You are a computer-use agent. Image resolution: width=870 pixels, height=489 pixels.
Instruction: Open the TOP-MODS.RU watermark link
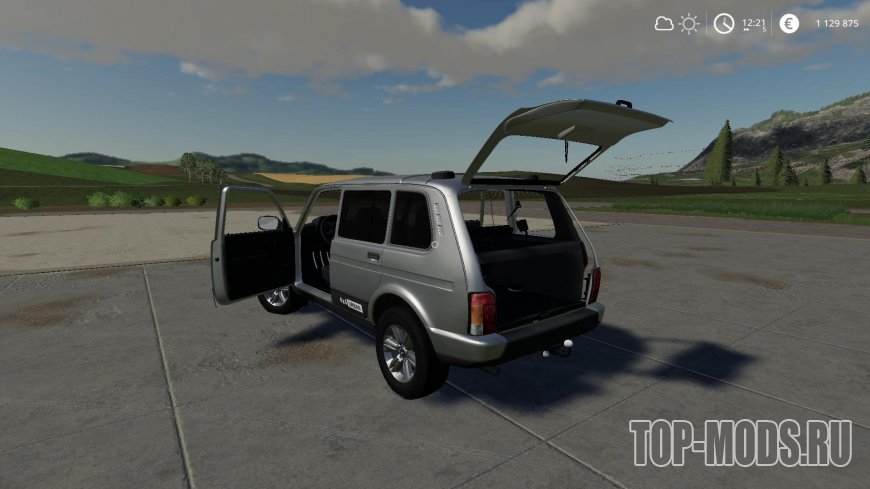[740, 439]
